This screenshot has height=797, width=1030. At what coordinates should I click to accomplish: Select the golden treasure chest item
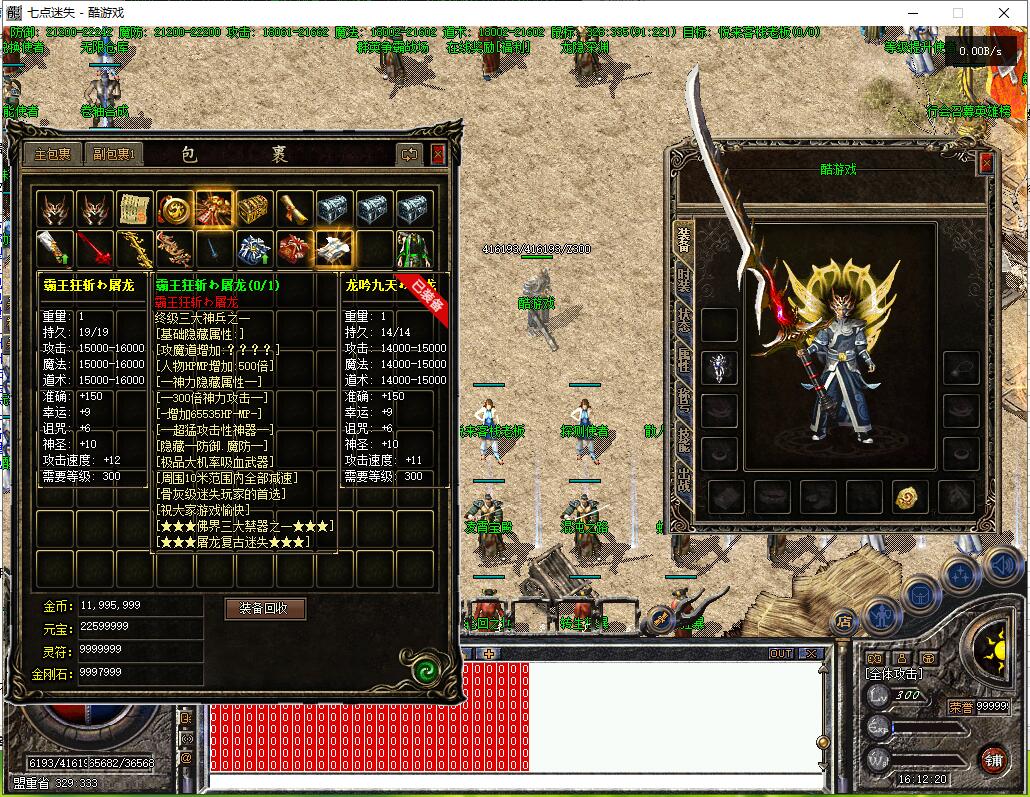pyautogui.click(x=254, y=208)
